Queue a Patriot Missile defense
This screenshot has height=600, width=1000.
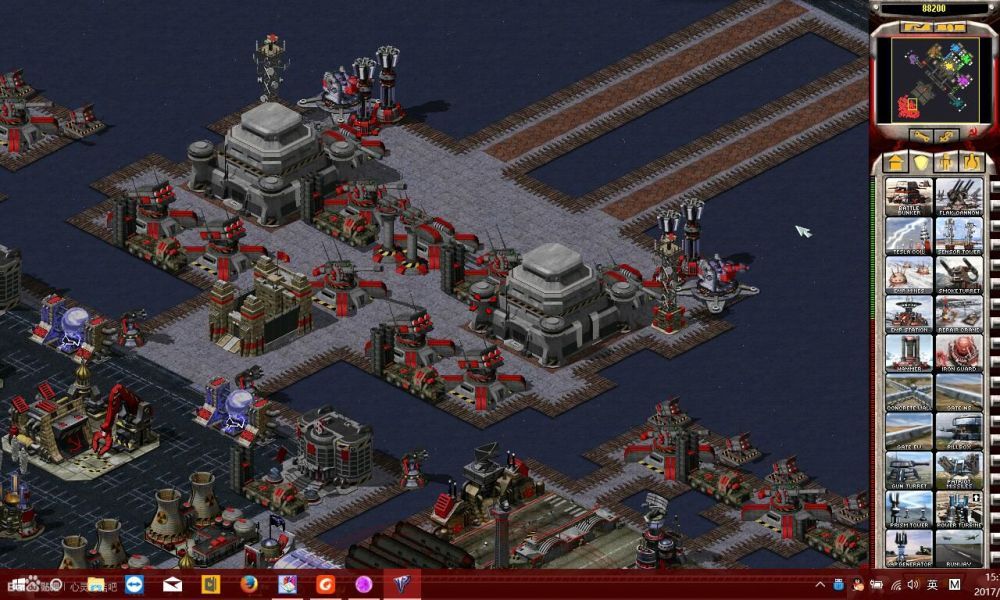coord(959,470)
